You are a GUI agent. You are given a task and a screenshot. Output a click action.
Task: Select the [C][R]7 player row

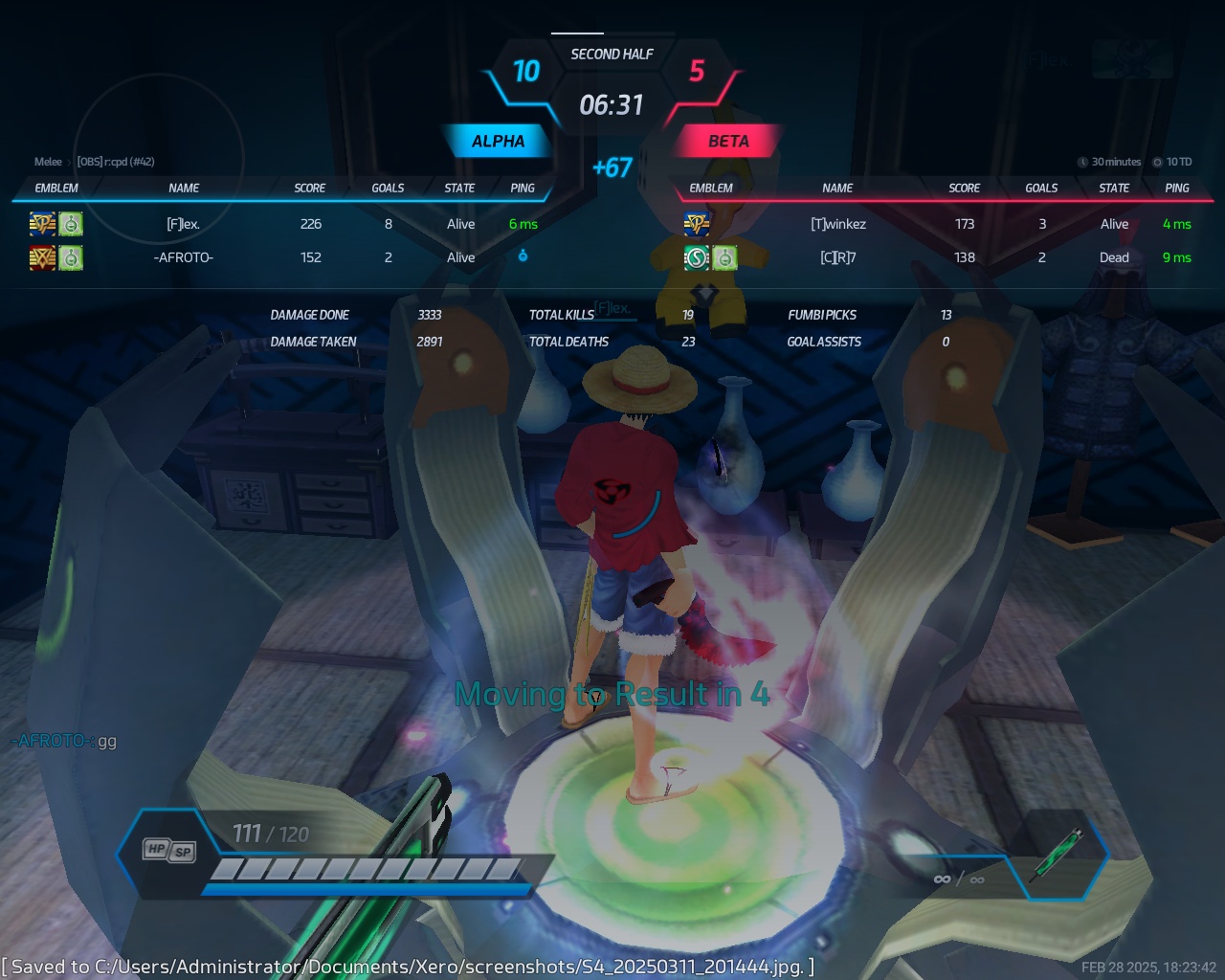837,257
